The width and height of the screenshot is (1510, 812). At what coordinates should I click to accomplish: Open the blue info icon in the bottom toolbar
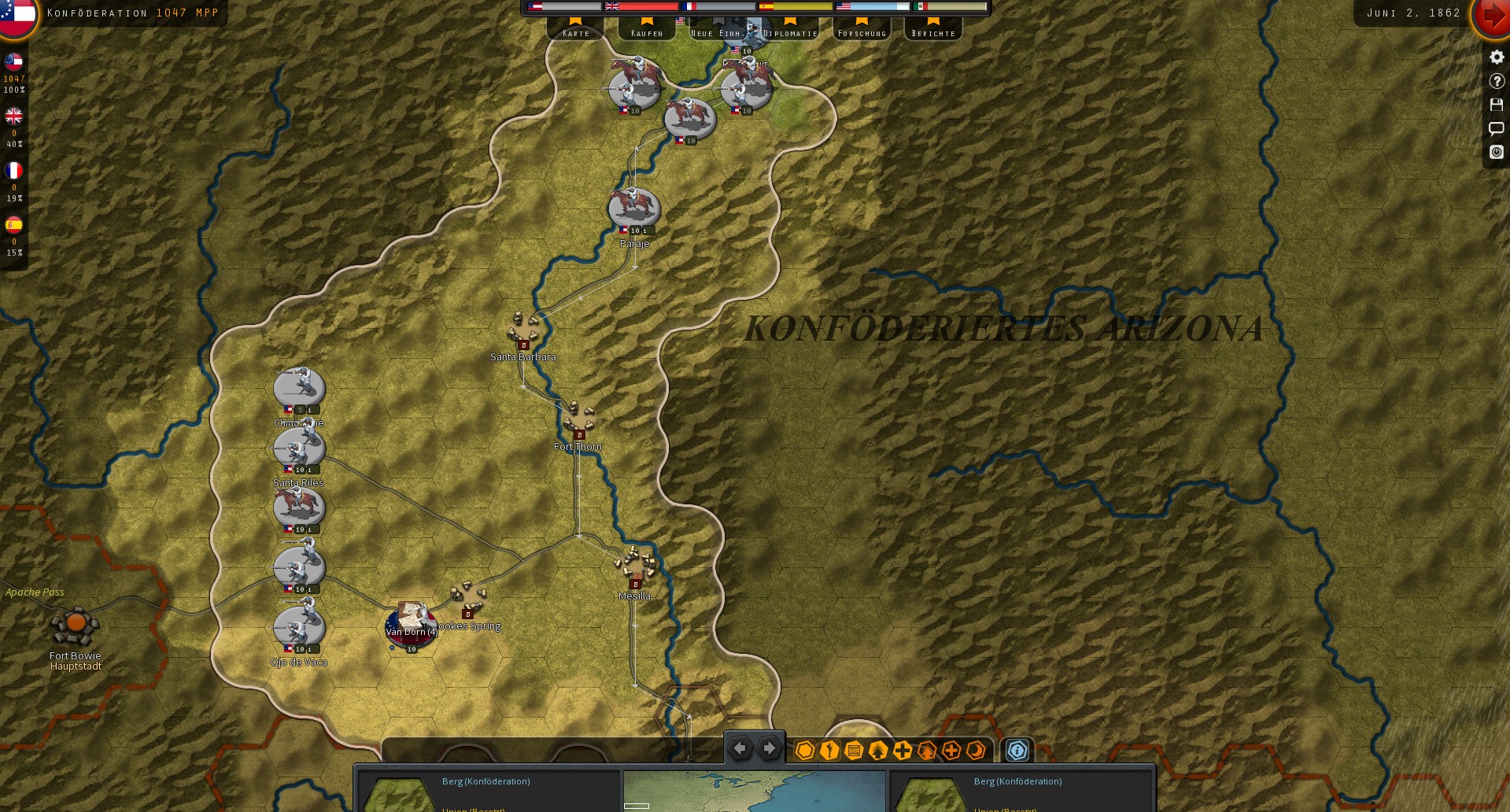coord(1017,750)
